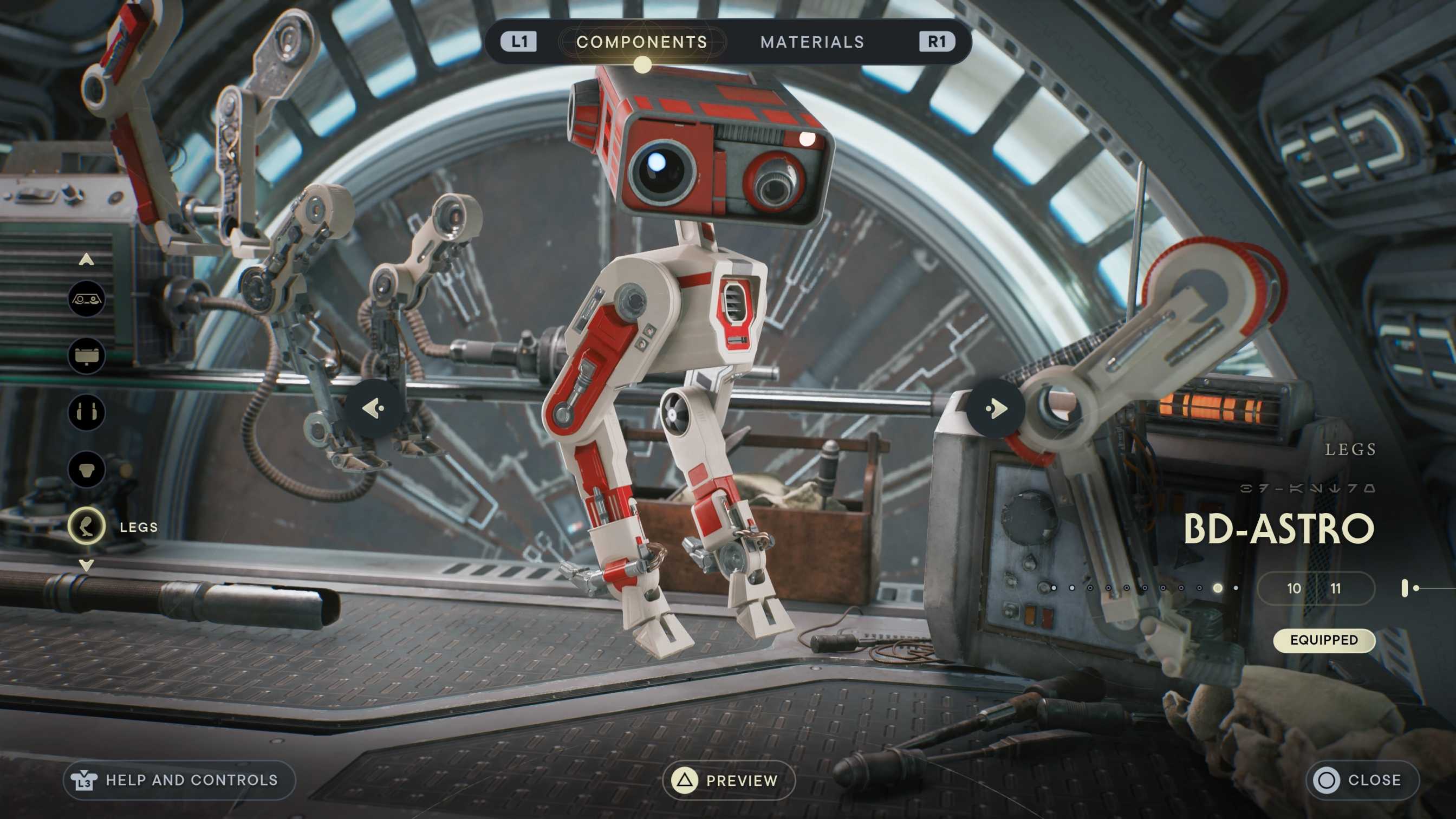This screenshot has width=1456, height=819.
Task: Switch to the Materials tab
Action: pyautogui.click(x=811, y=42)
